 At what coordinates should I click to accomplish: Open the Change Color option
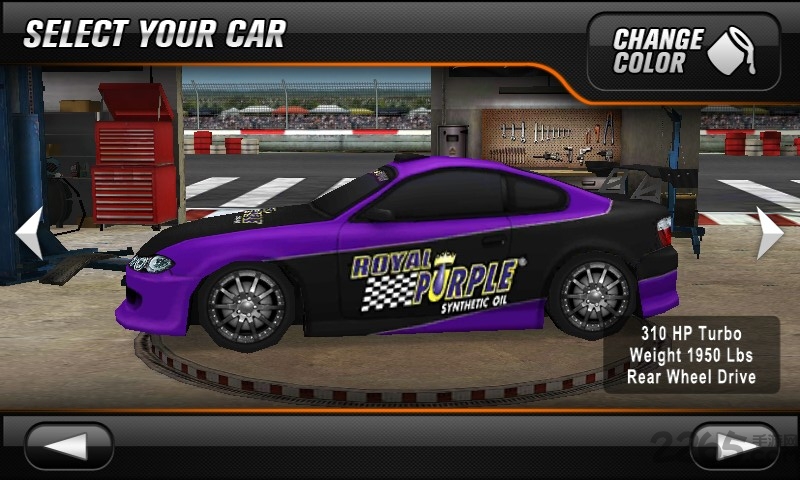(683, 52)
